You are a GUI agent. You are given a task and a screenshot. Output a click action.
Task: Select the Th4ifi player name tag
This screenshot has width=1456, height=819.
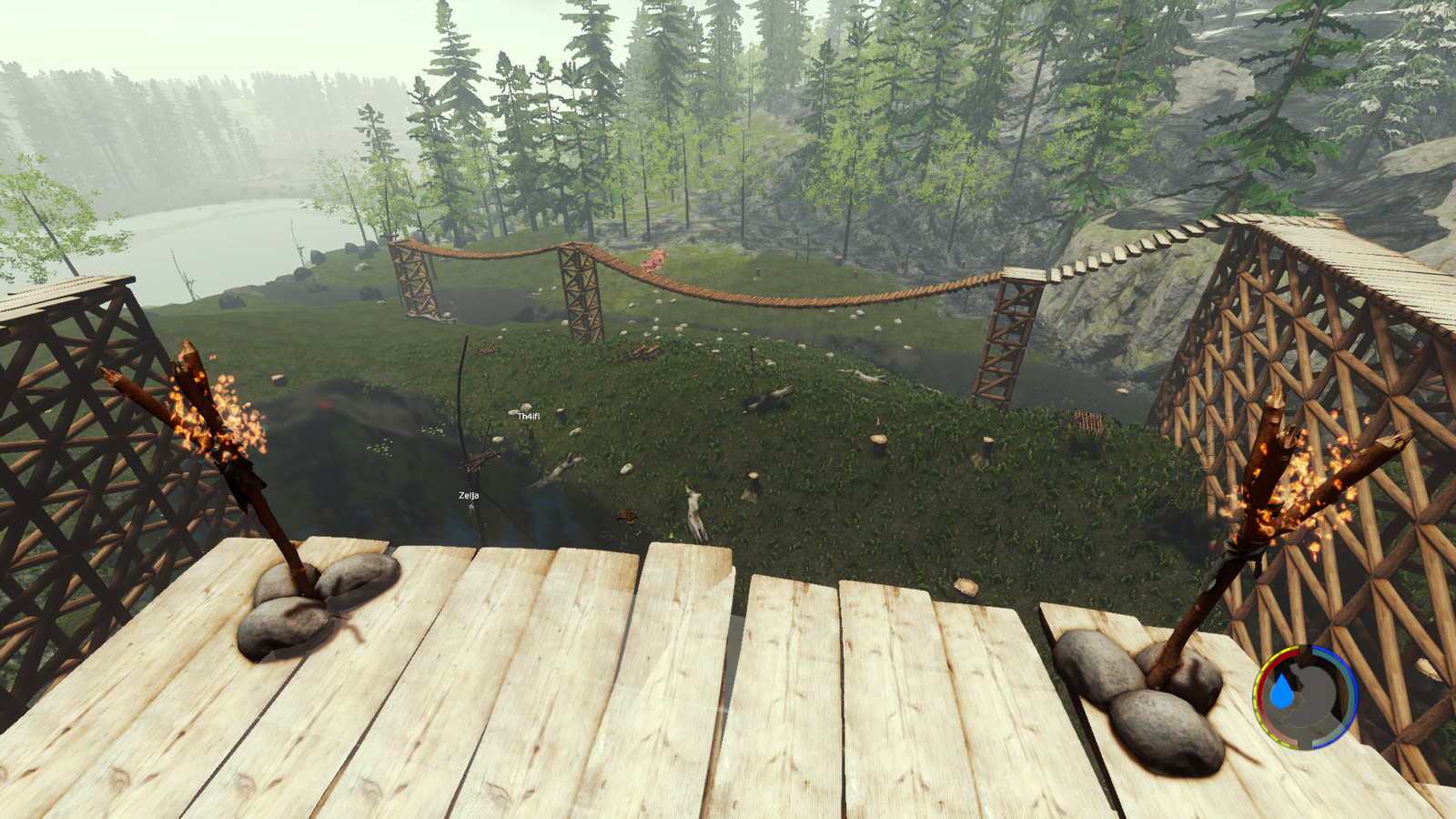[x=529, y=416]
